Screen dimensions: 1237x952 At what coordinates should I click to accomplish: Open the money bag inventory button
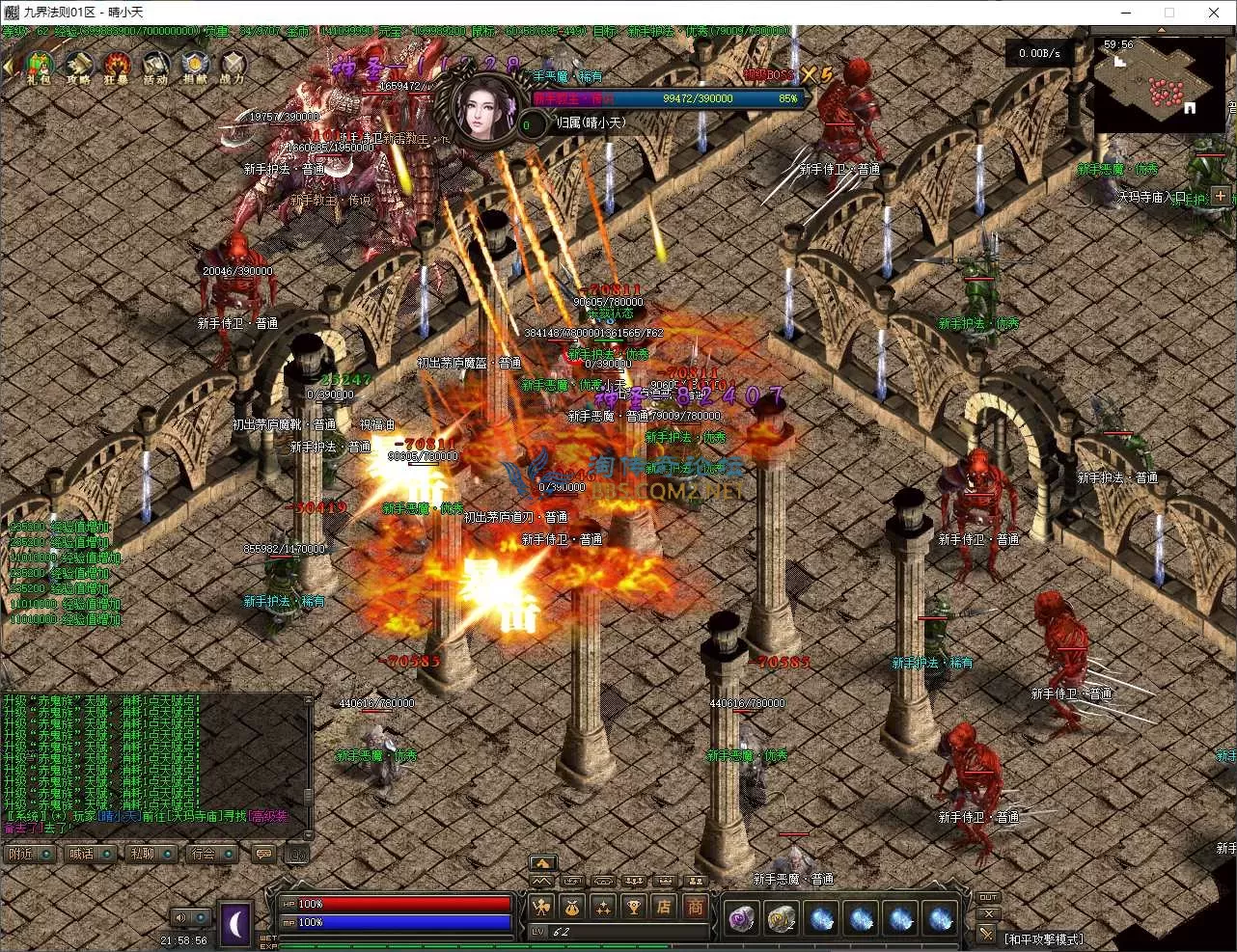(571, 907)
